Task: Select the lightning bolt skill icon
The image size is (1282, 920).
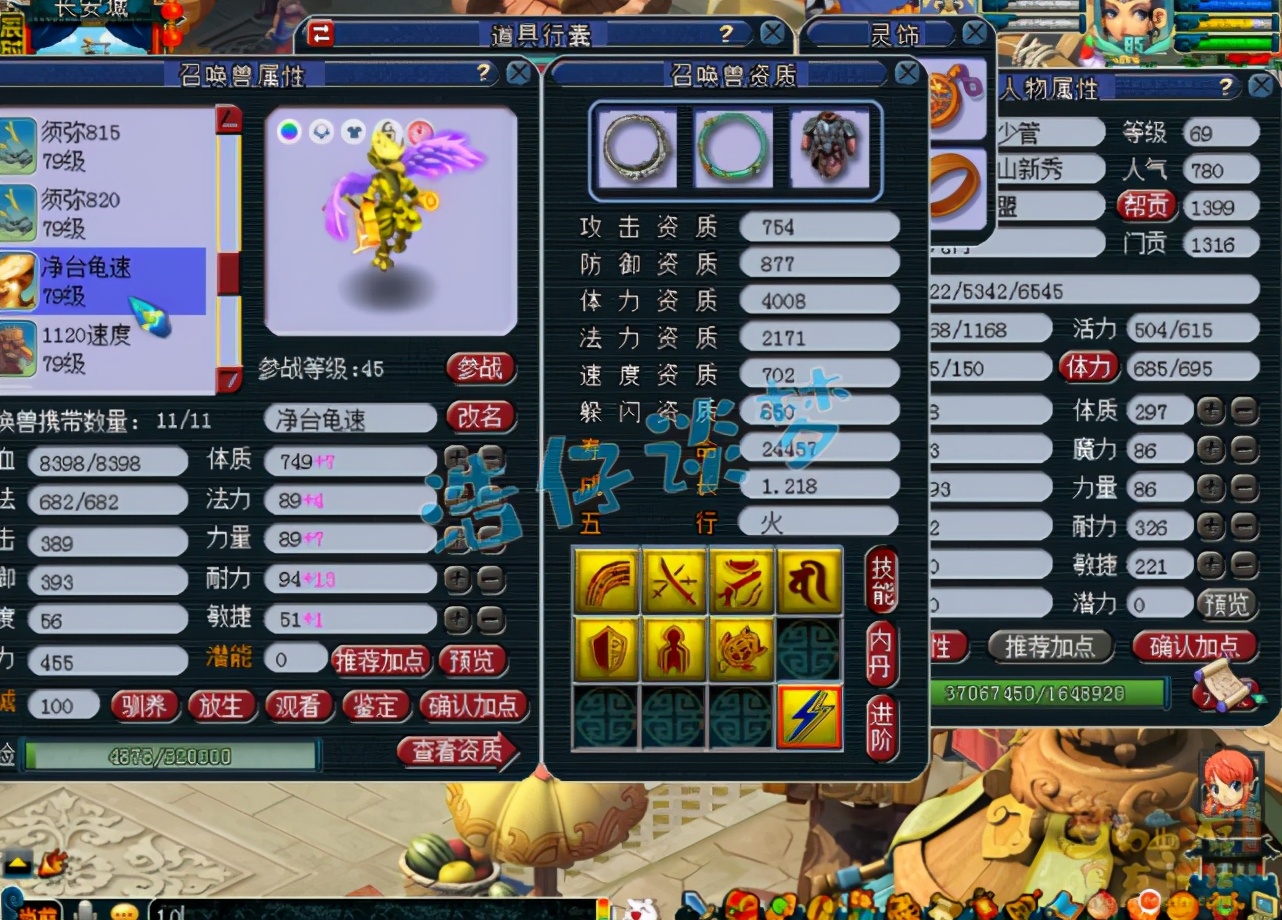Action: pos(809,717)
